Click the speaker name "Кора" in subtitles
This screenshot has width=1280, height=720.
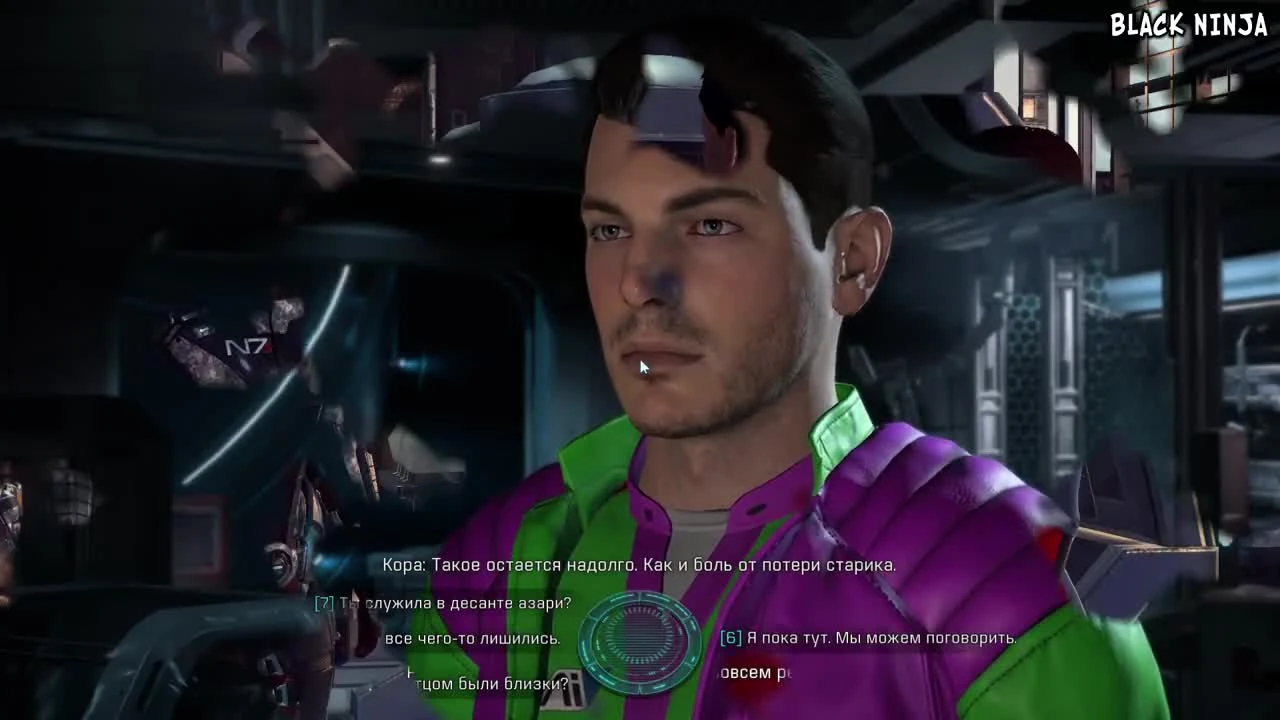click(x=404, y=564)
